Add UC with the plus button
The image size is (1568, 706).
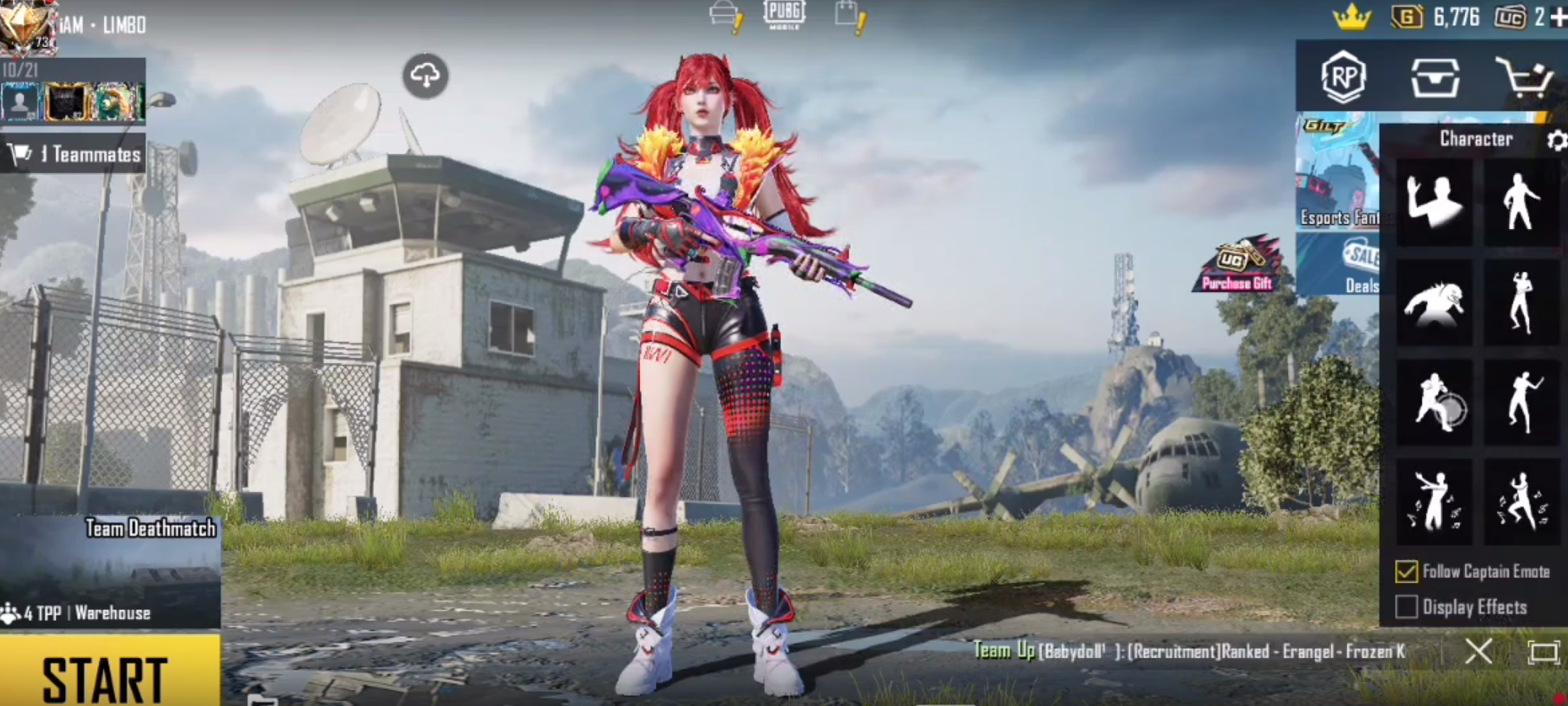pos(1559,17)
